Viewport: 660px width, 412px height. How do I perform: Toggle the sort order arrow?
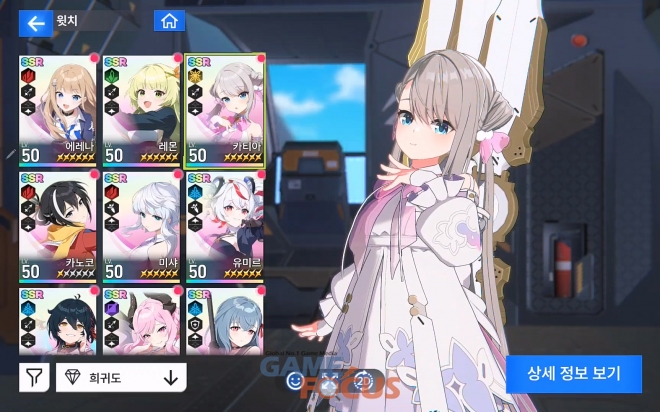click(x=170, y=377)
